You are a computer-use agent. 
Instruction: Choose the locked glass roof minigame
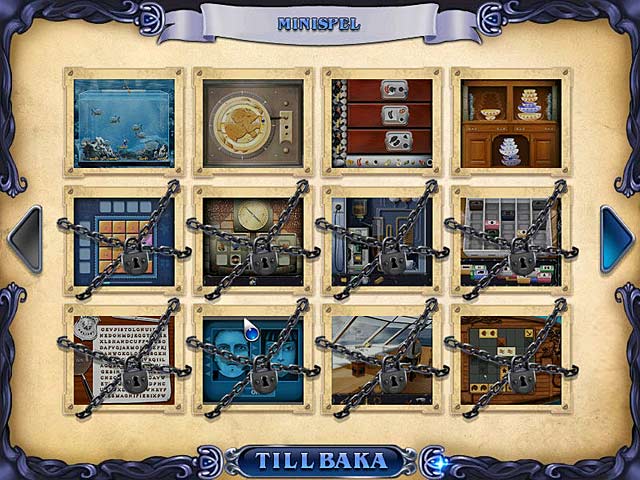click(381, 360)
